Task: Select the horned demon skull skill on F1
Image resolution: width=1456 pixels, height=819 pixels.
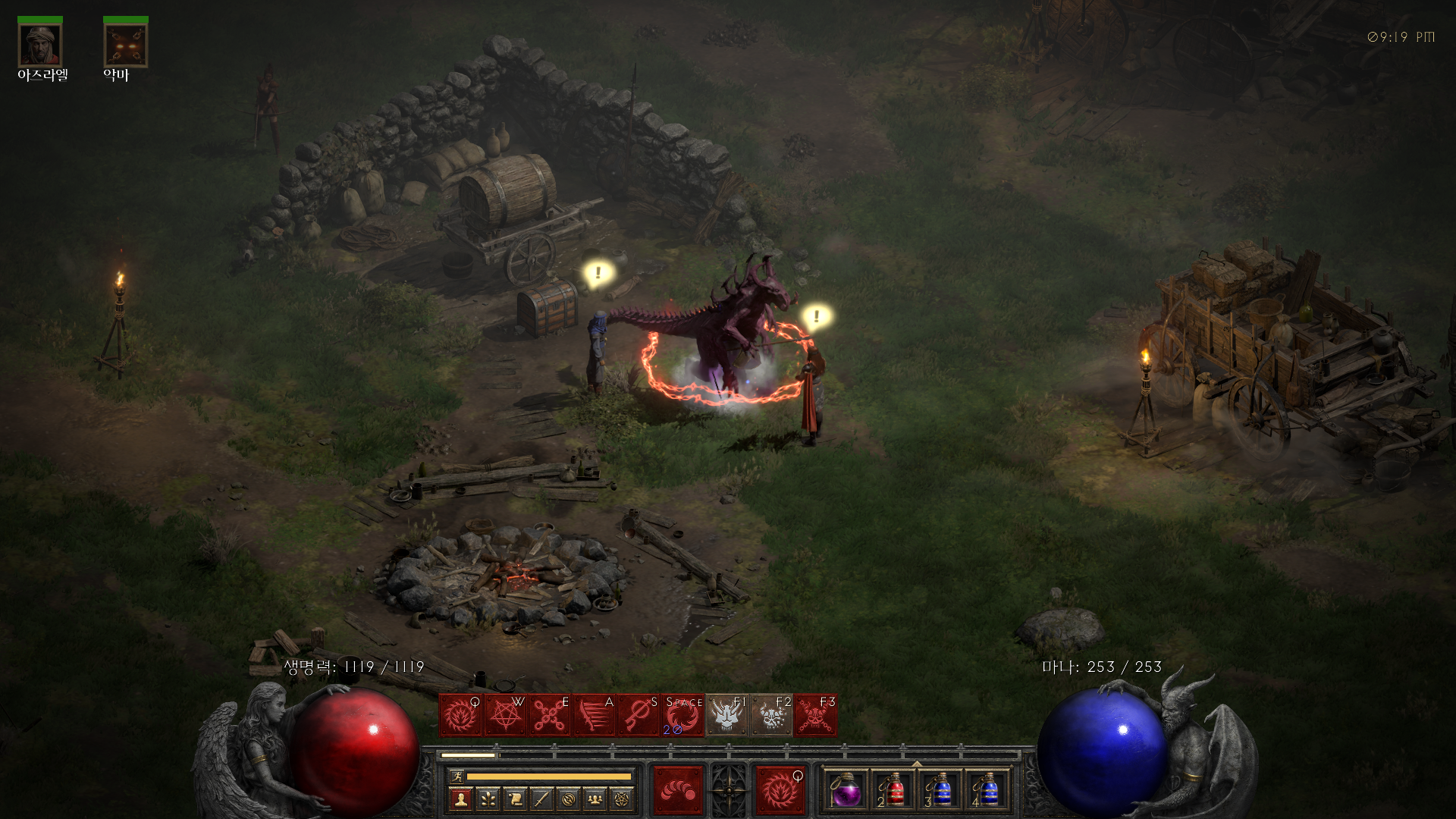Action: 726,715
